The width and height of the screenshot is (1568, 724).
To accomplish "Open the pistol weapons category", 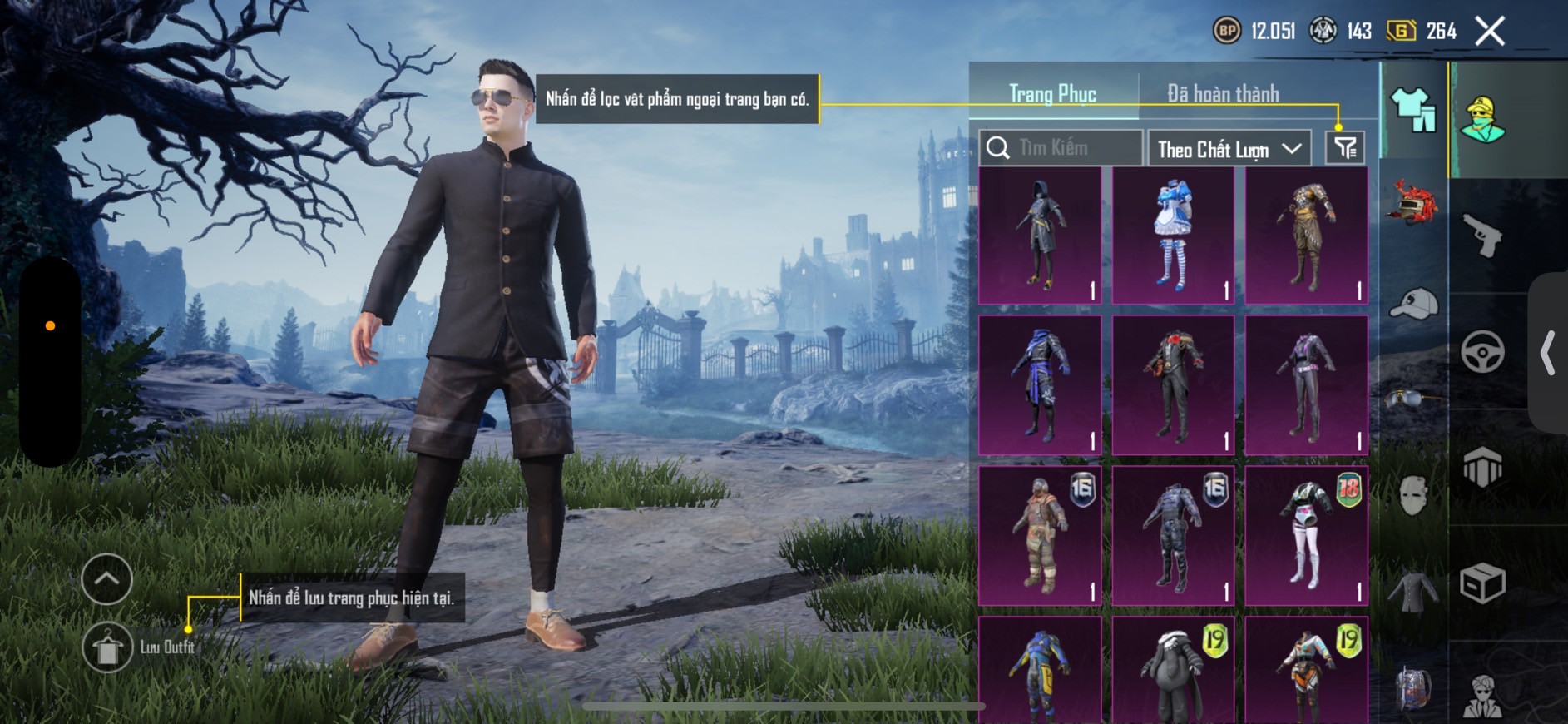I will [x=1482, y=236].
